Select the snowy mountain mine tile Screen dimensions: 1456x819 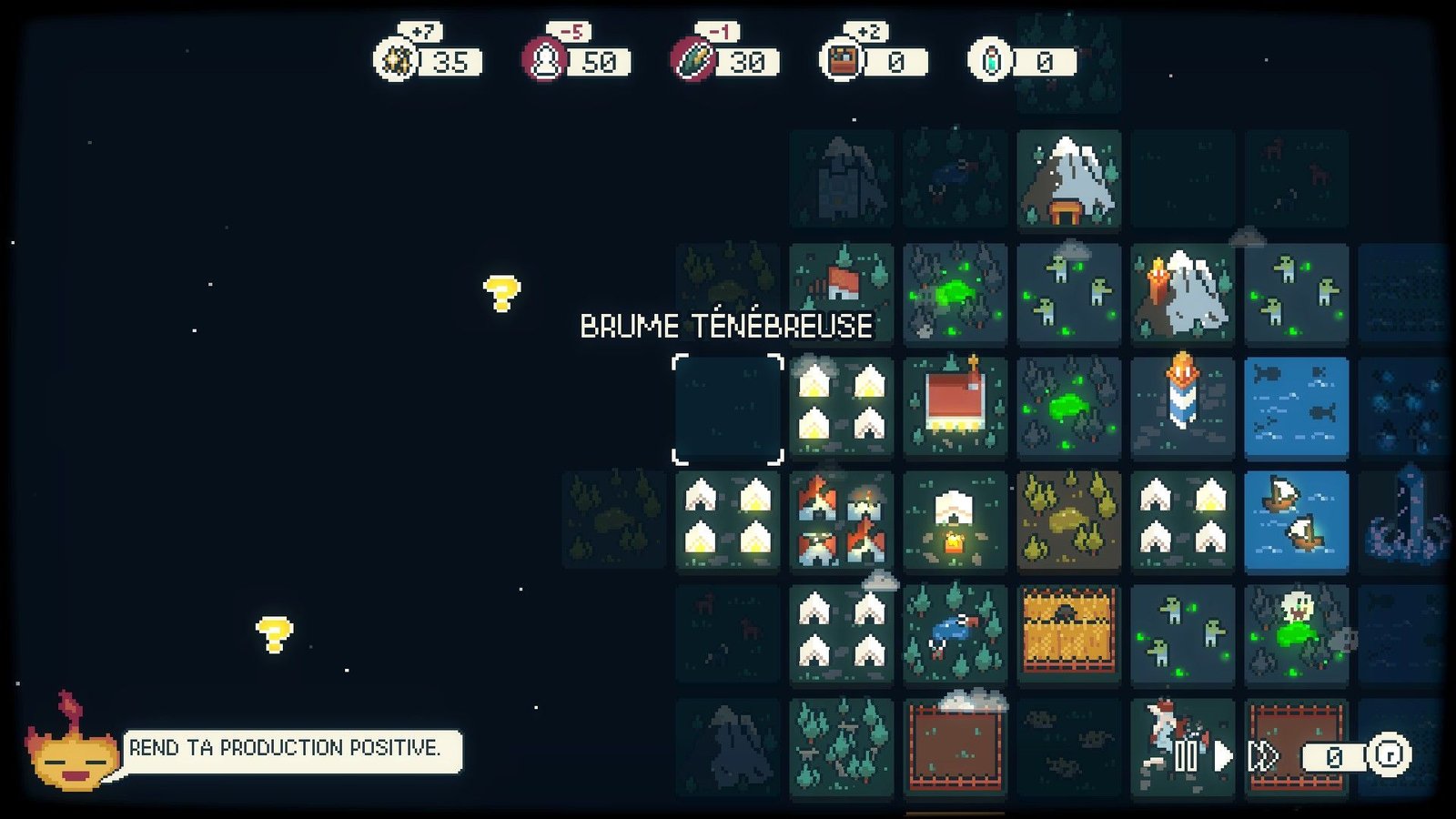tap(1068, 178)
